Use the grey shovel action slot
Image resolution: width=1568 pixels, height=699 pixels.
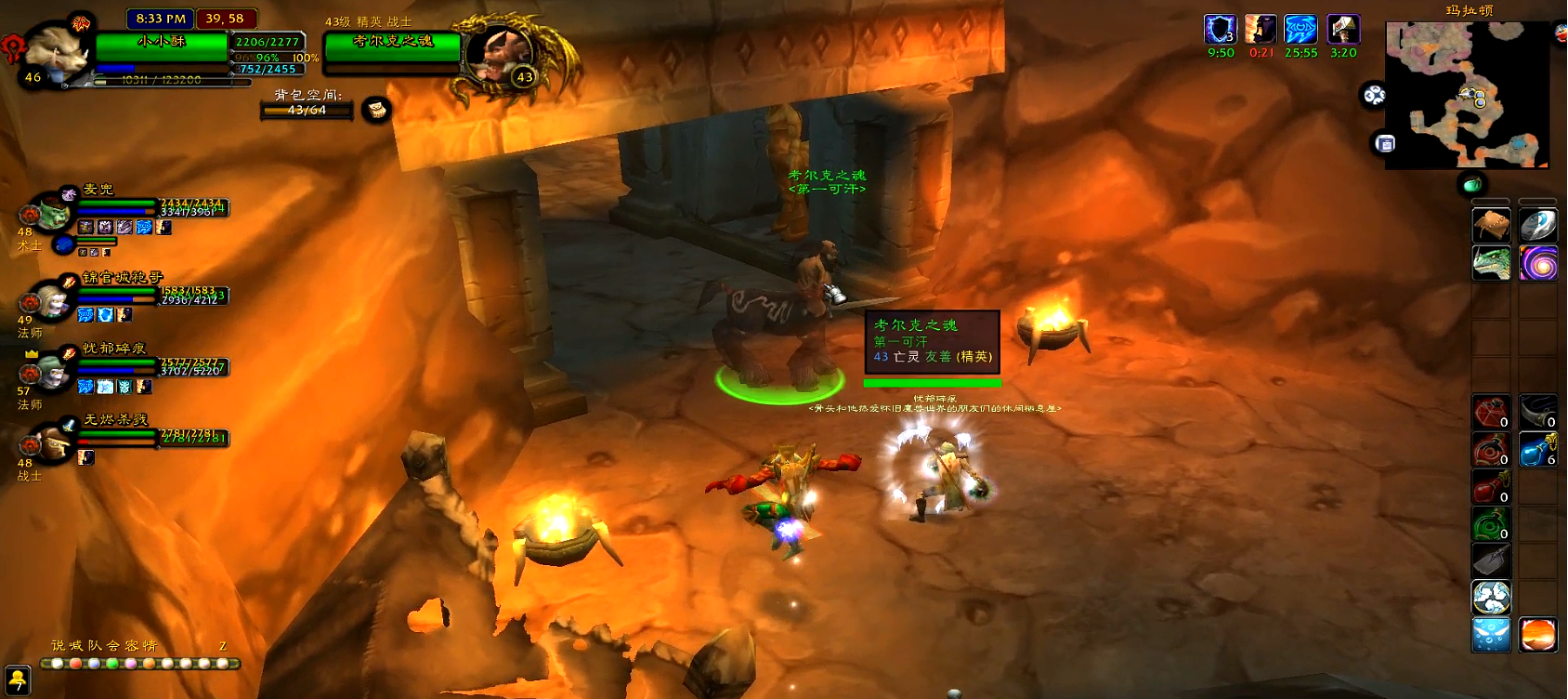pyautogui.click(x=1491, y=561)
